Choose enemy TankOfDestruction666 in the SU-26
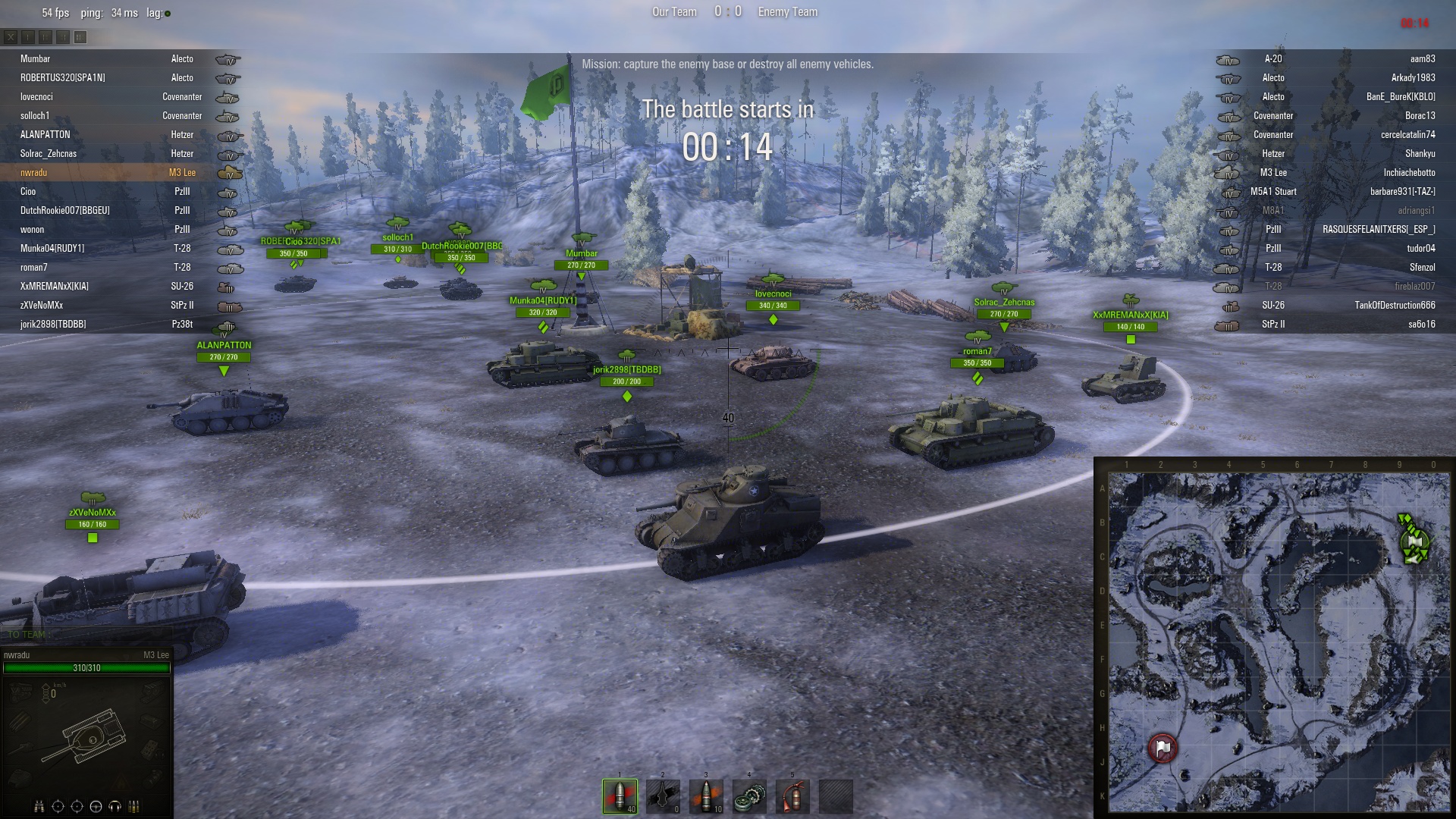The height and width of the screenshot is (819, 1456). click(1395, 306)
